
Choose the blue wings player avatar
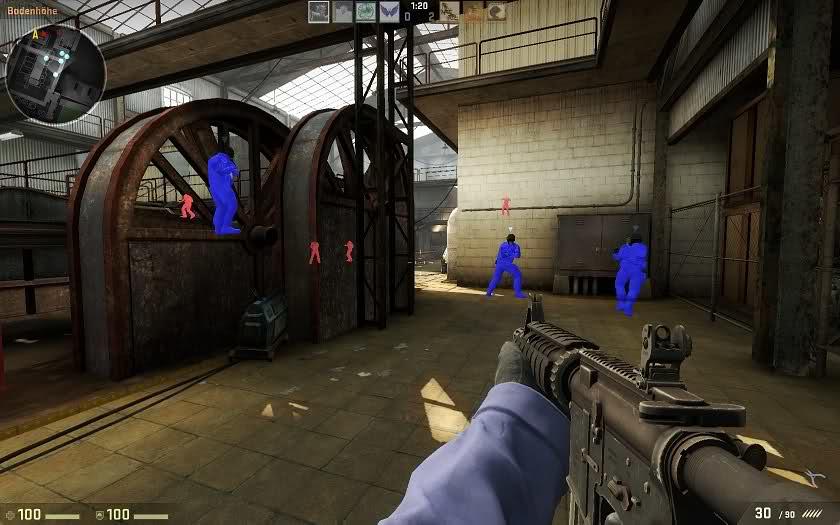(387, 11)
